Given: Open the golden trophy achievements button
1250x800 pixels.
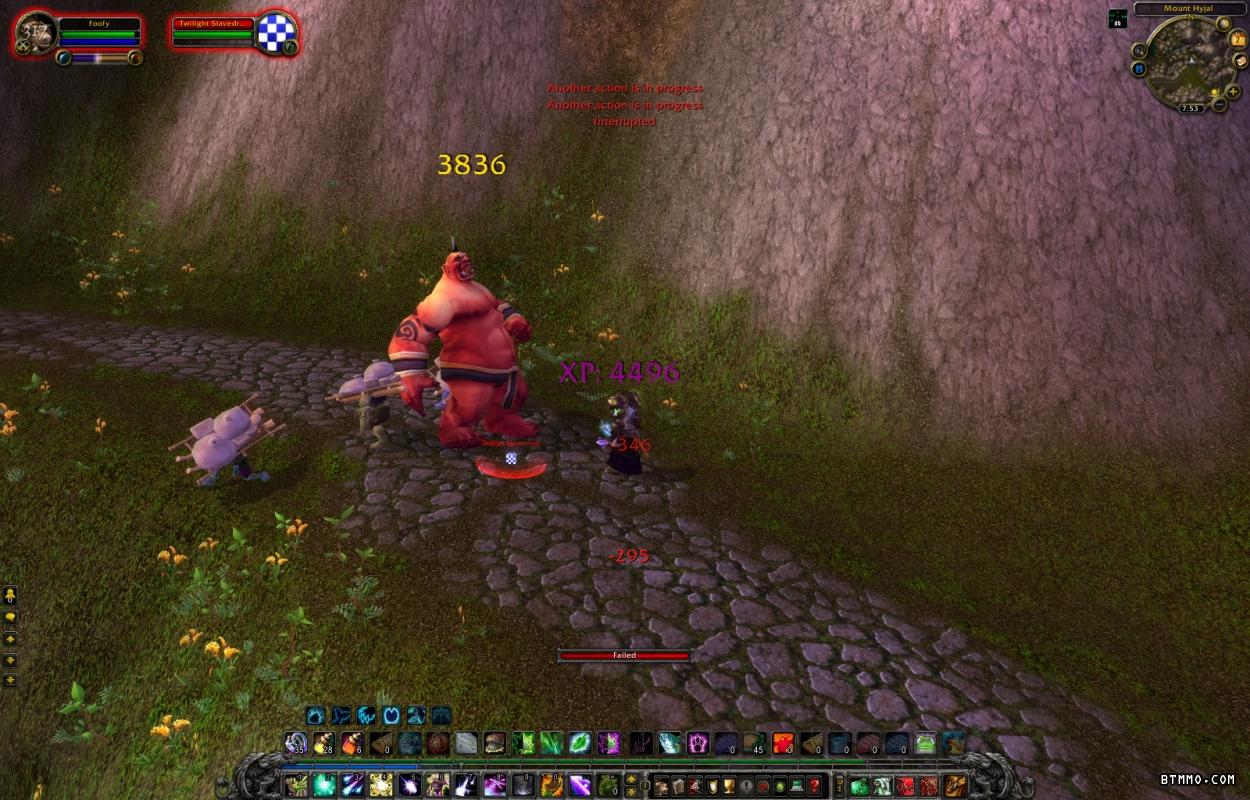Looking at the screenshot, I should pos(727,785).
